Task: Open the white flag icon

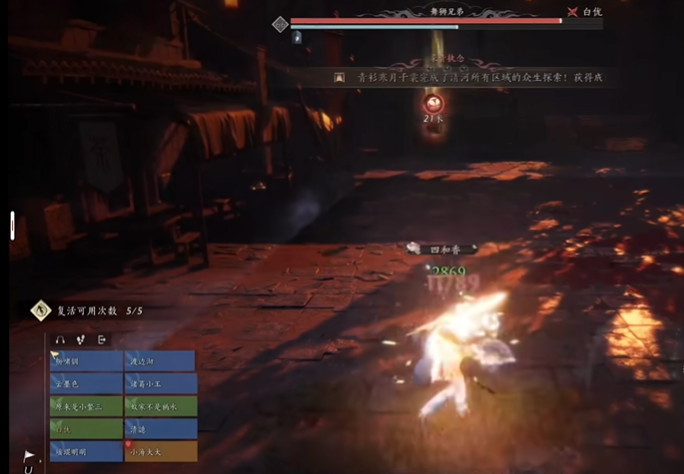Action: [29, 455]
